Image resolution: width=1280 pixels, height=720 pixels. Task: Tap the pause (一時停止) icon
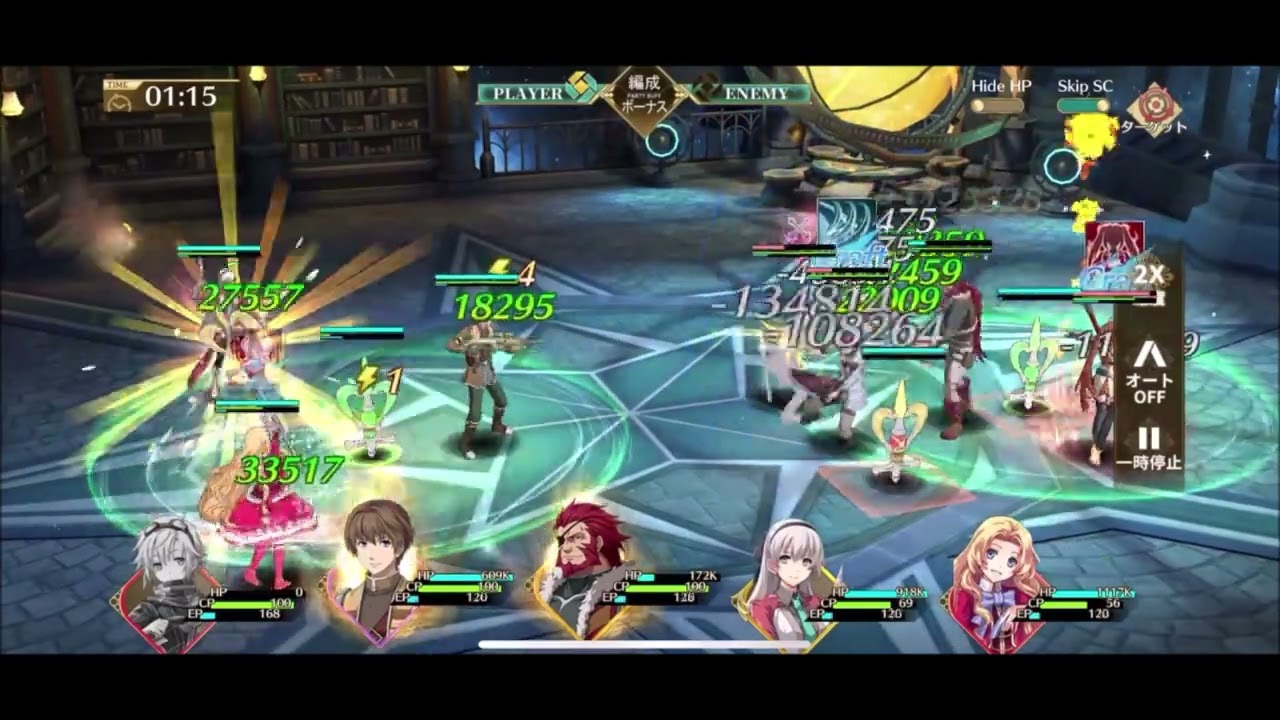tap(1152, 445)
